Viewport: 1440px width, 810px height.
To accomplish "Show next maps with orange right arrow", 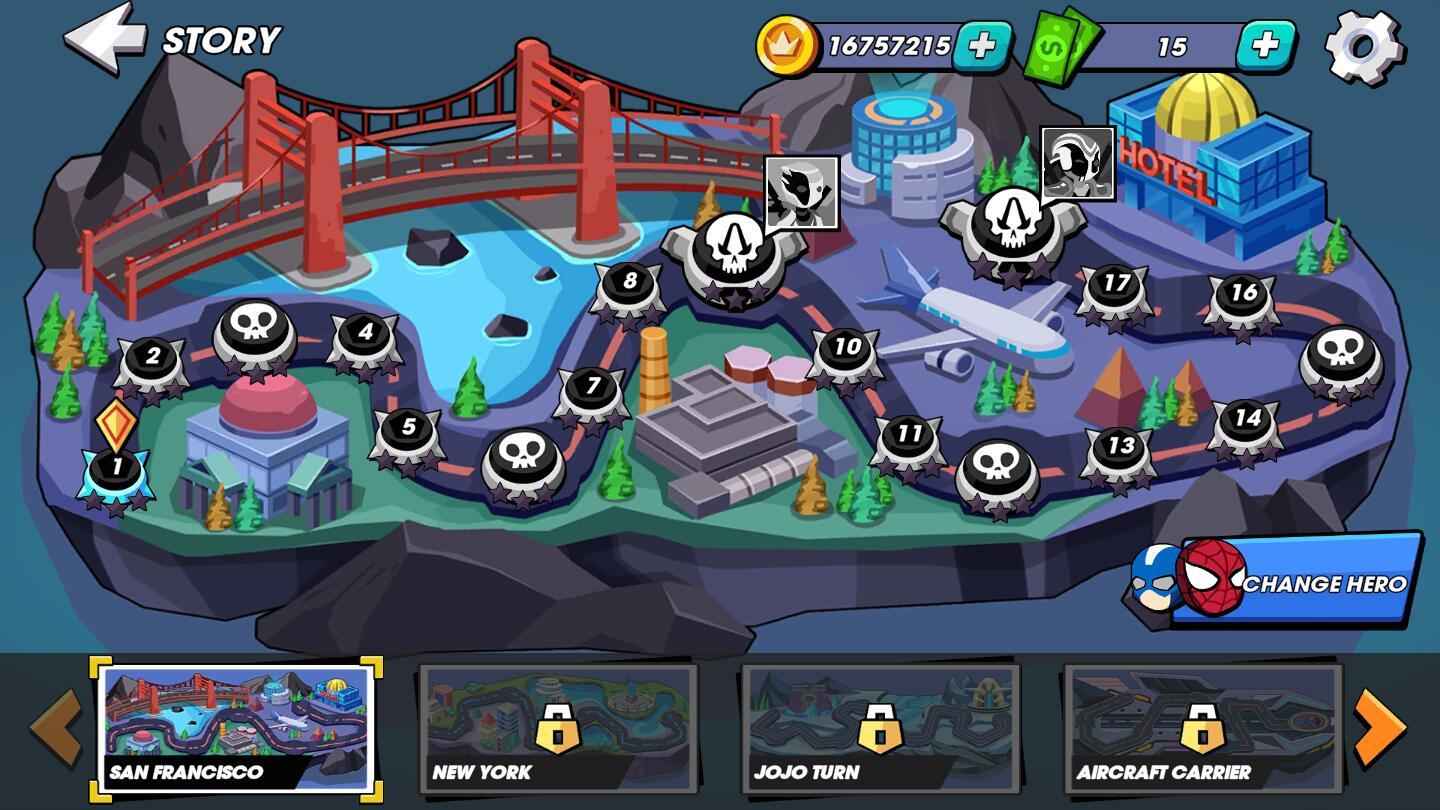I will pyautogui.click(x=1379, y=727).
